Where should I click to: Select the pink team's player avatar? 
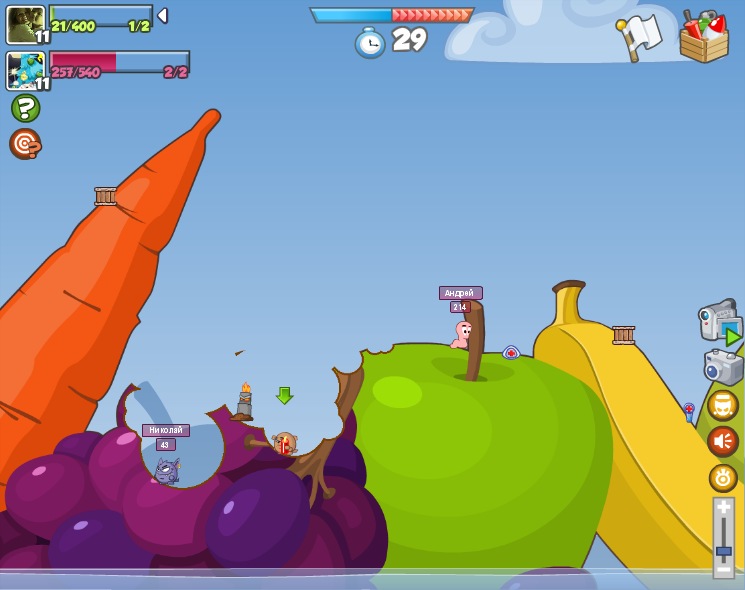25,71
